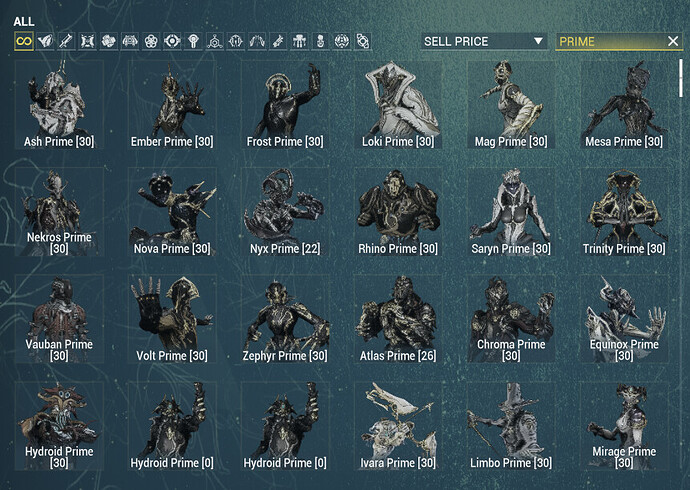Screen dimensions: 690x490
Task: Choose Ember Prime [30]
Action: click(171, 105)
